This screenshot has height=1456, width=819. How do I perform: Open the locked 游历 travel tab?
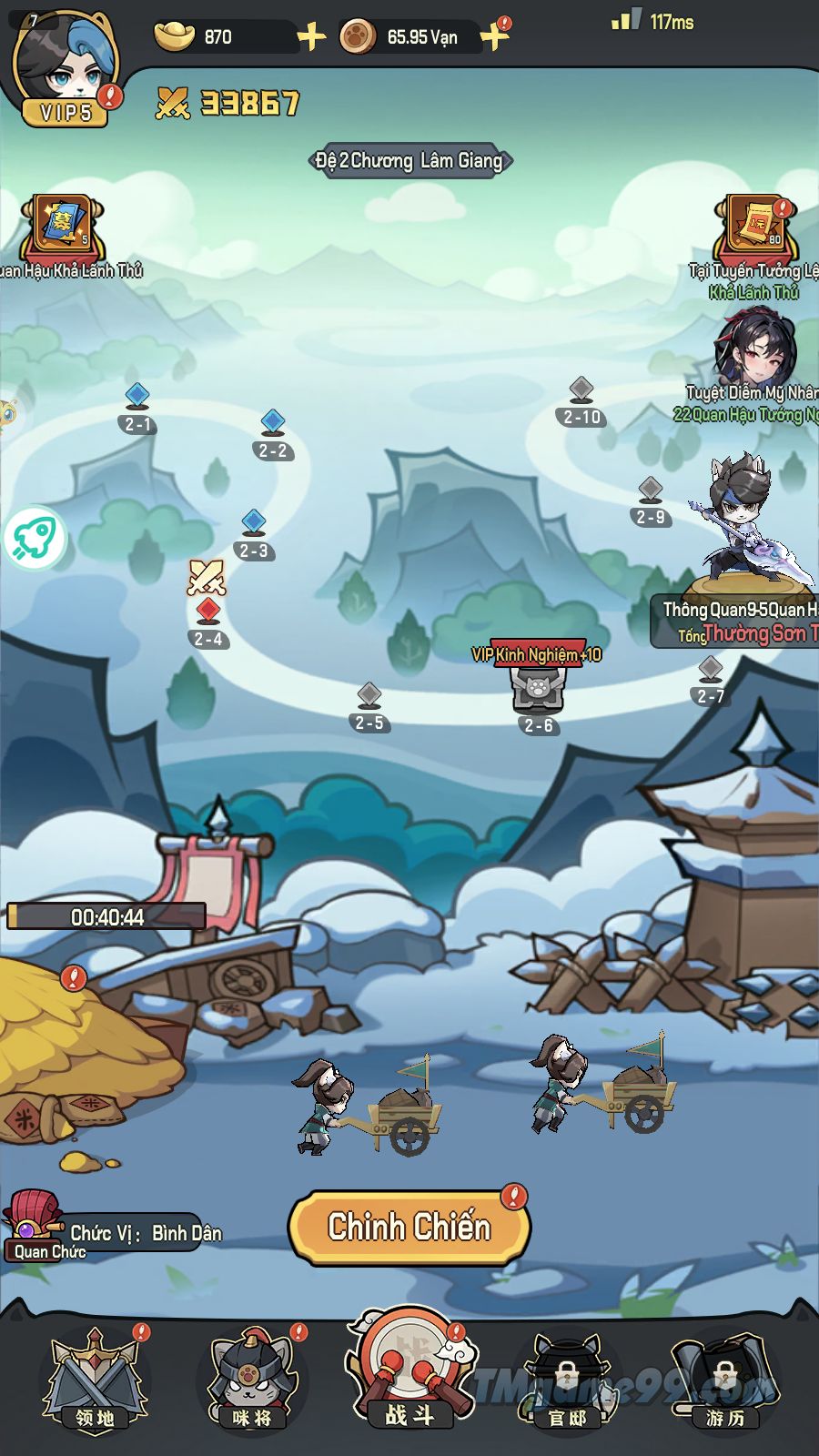[x=723, y=1380]
